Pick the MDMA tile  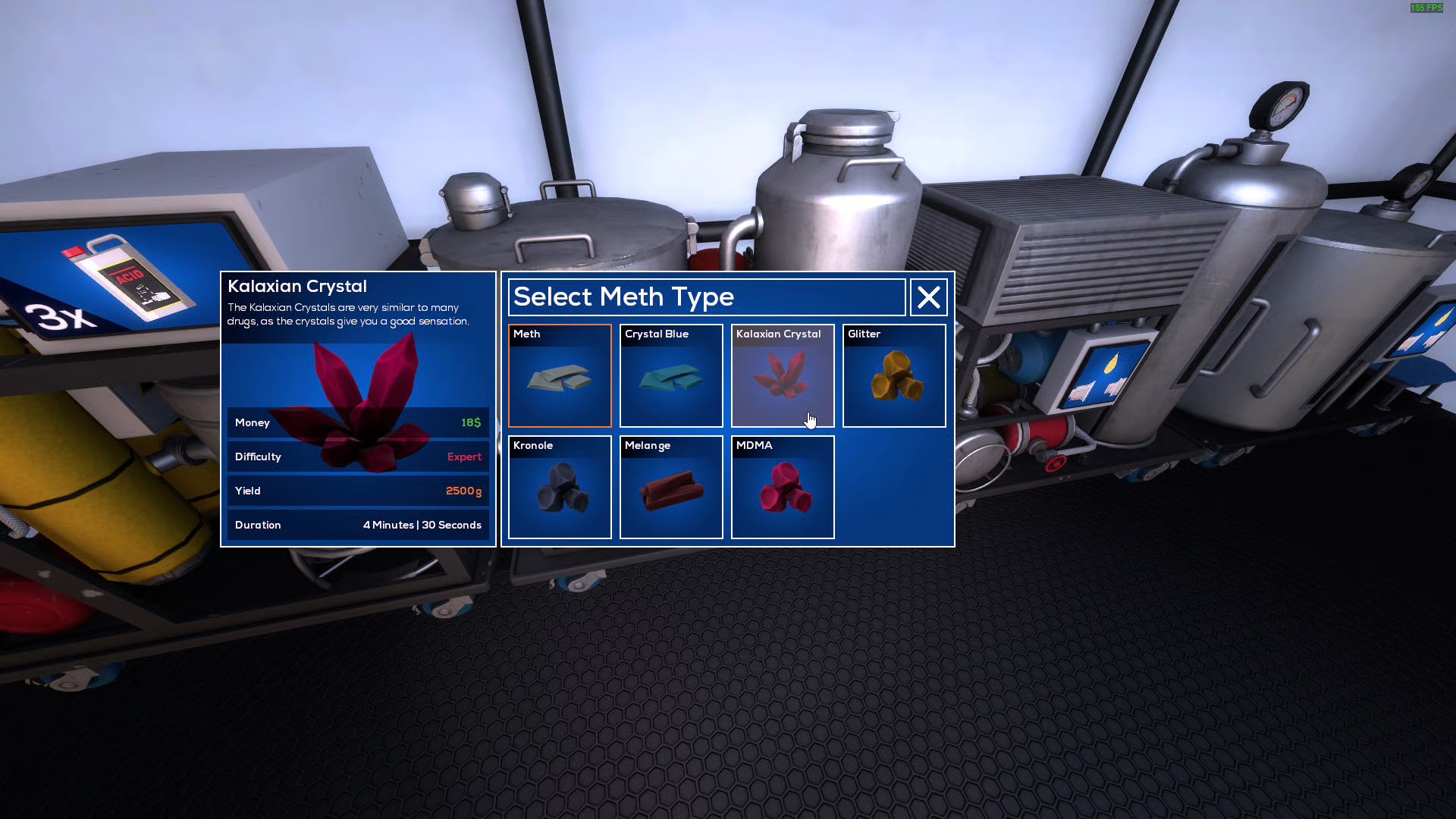point(783,488)
